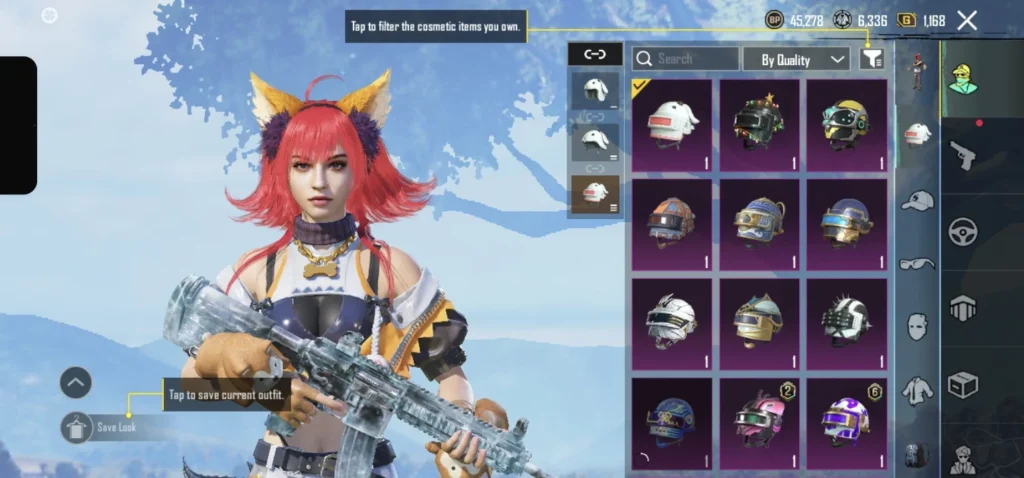This screenshot has width=1024, height=478.
Task: Switch to the steering wheel vehicles tab
Action: click(x=963, y=232)
